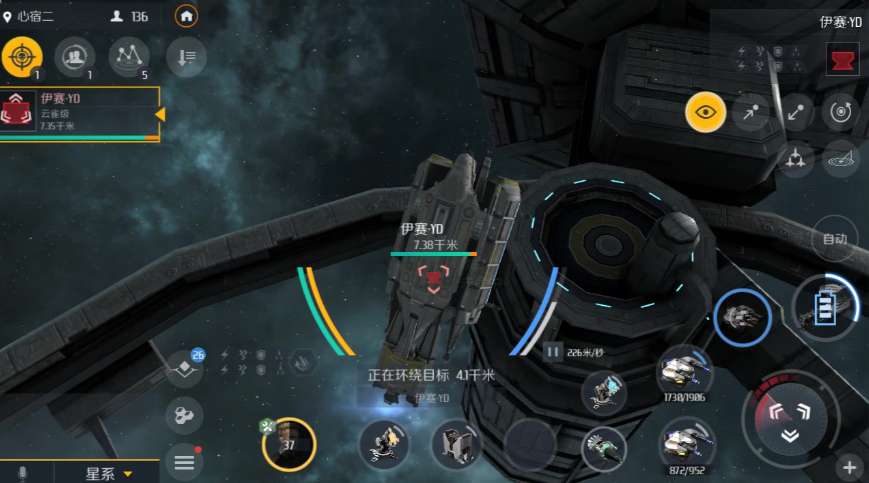869x483 pixels.
Task: Switch to the celestial network overview
Action: pos(128,56)
